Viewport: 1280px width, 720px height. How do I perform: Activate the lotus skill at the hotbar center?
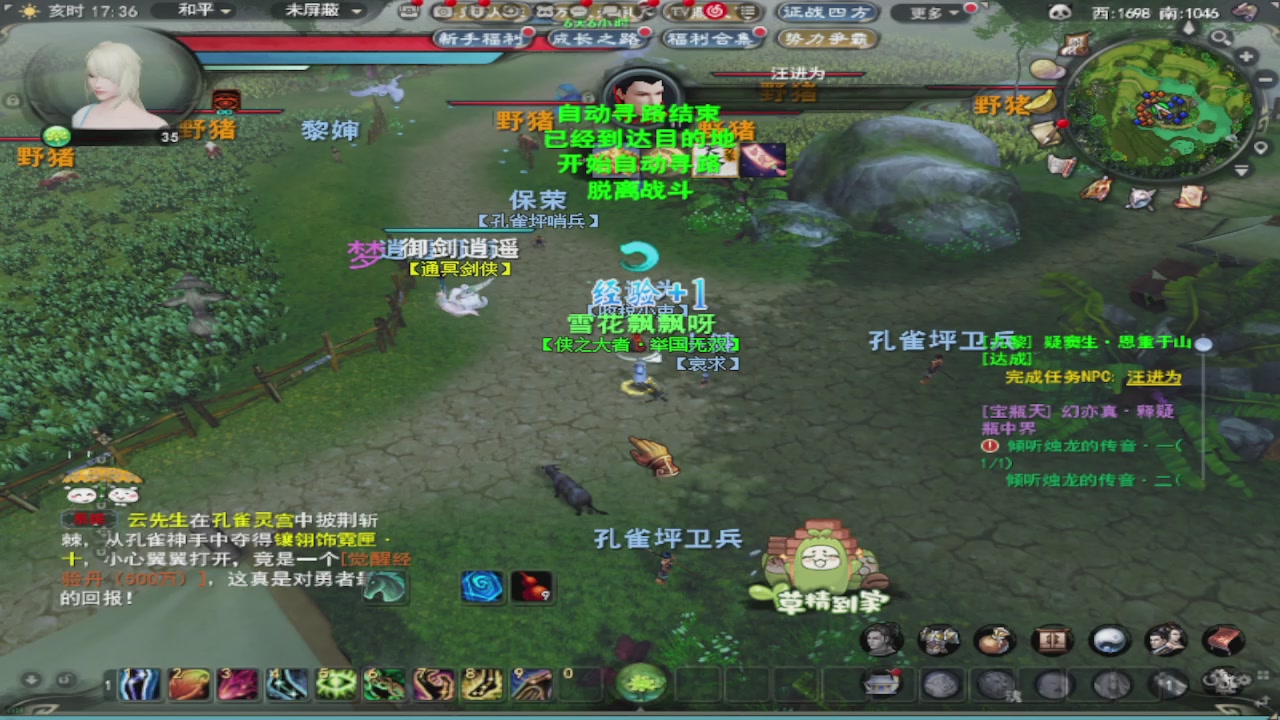641,683
